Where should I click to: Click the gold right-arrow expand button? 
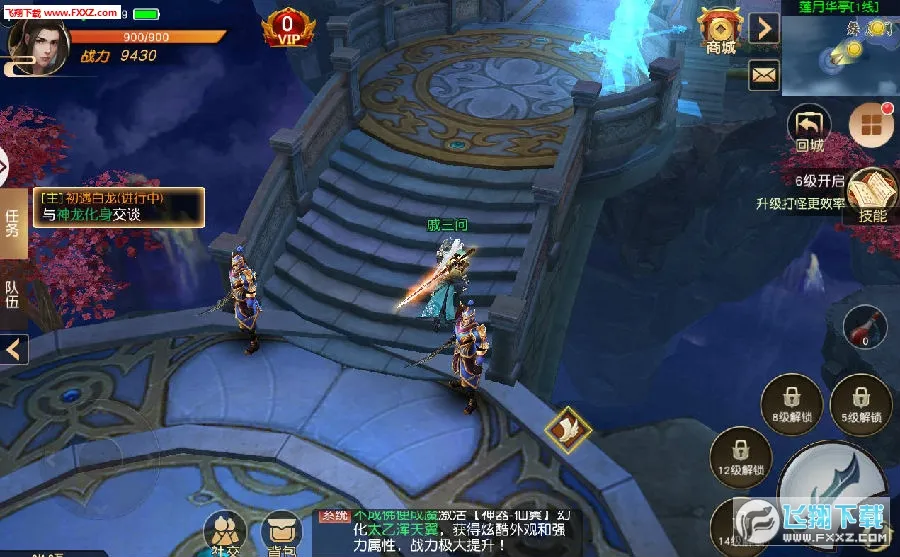click(x=765, y=28)
